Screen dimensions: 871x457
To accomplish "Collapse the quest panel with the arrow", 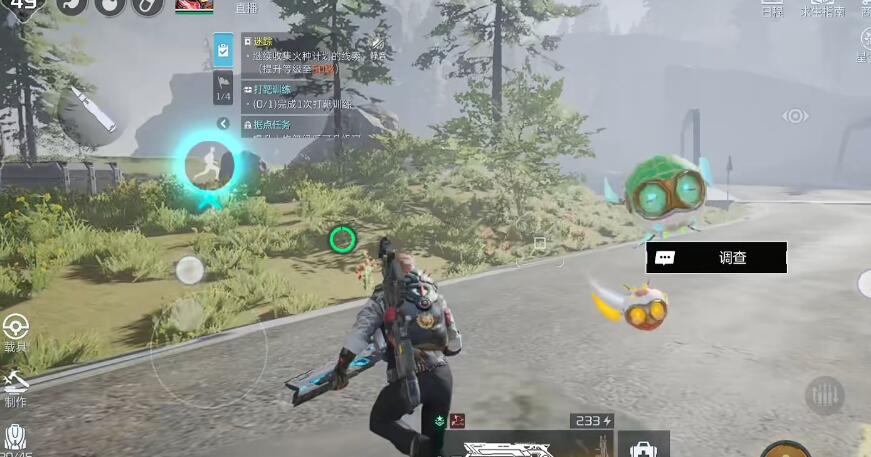I will pos(224,124).
